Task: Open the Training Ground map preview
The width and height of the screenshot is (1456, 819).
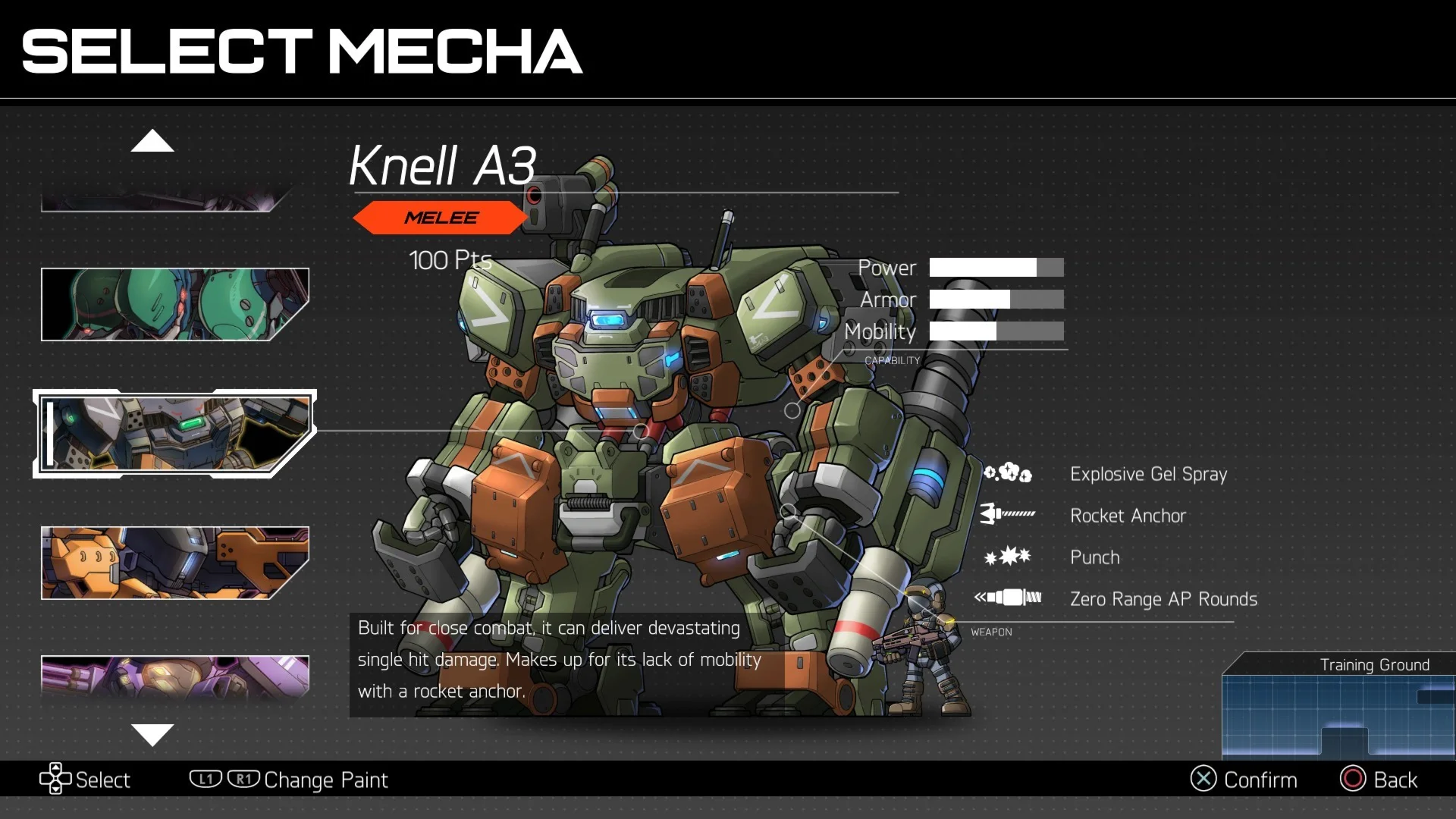Action: click(x=1338, y=707)
